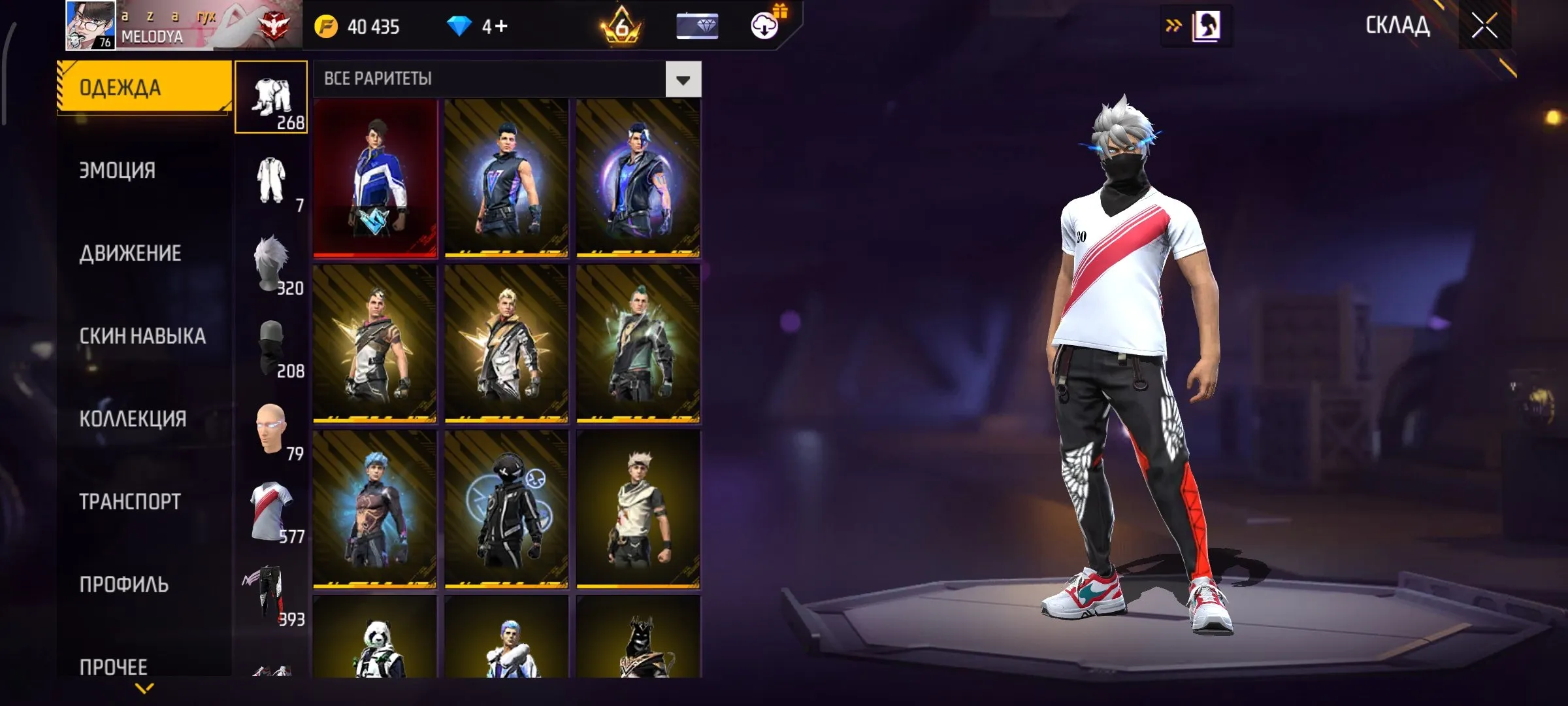Open the КОЛЛЕКЦИЯ section
The height and width of the screenshot is (706, 1568).
pyautogui.click(x=132, y=419)
